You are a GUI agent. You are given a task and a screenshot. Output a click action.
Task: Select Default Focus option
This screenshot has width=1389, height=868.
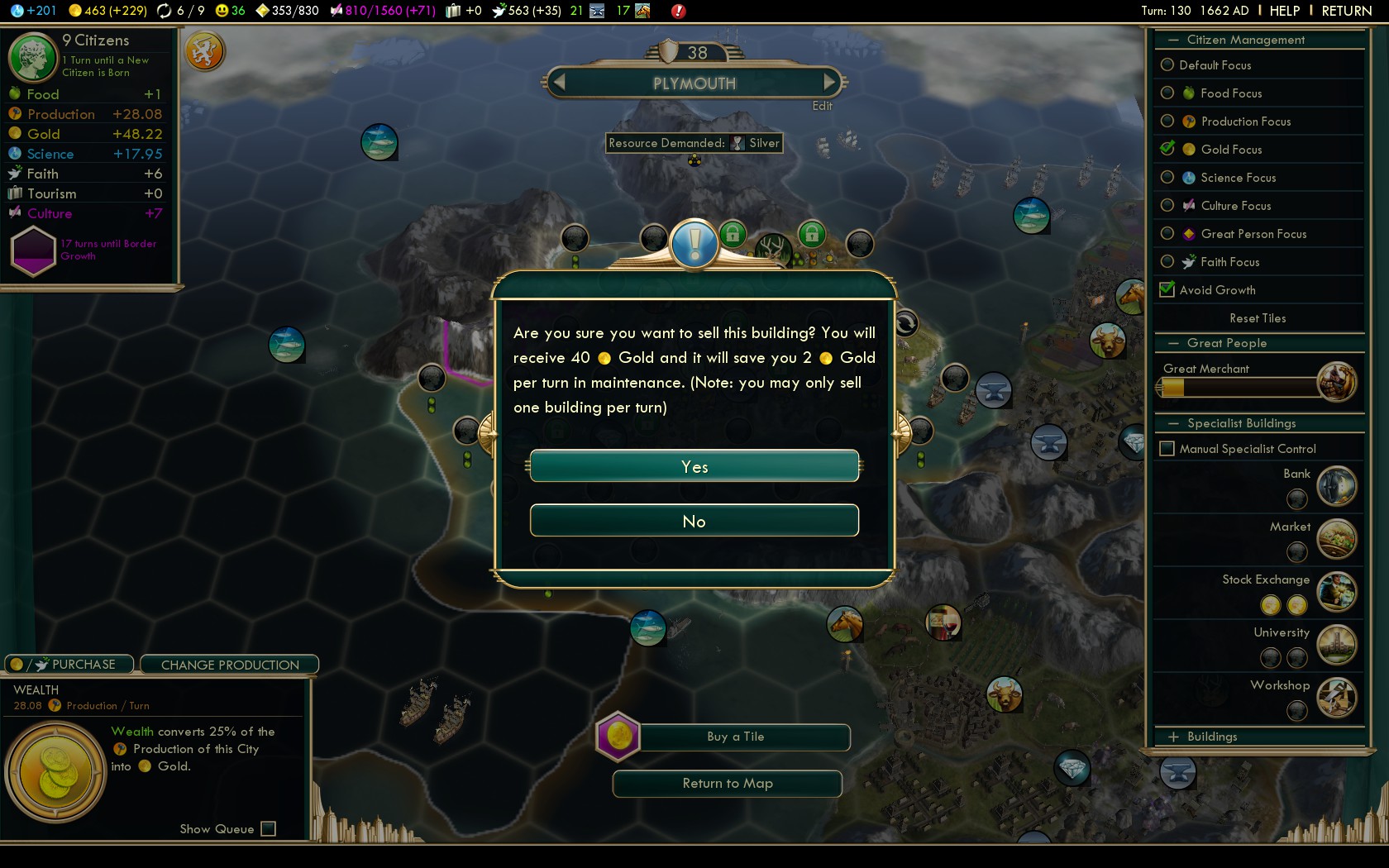[1167, 64]
